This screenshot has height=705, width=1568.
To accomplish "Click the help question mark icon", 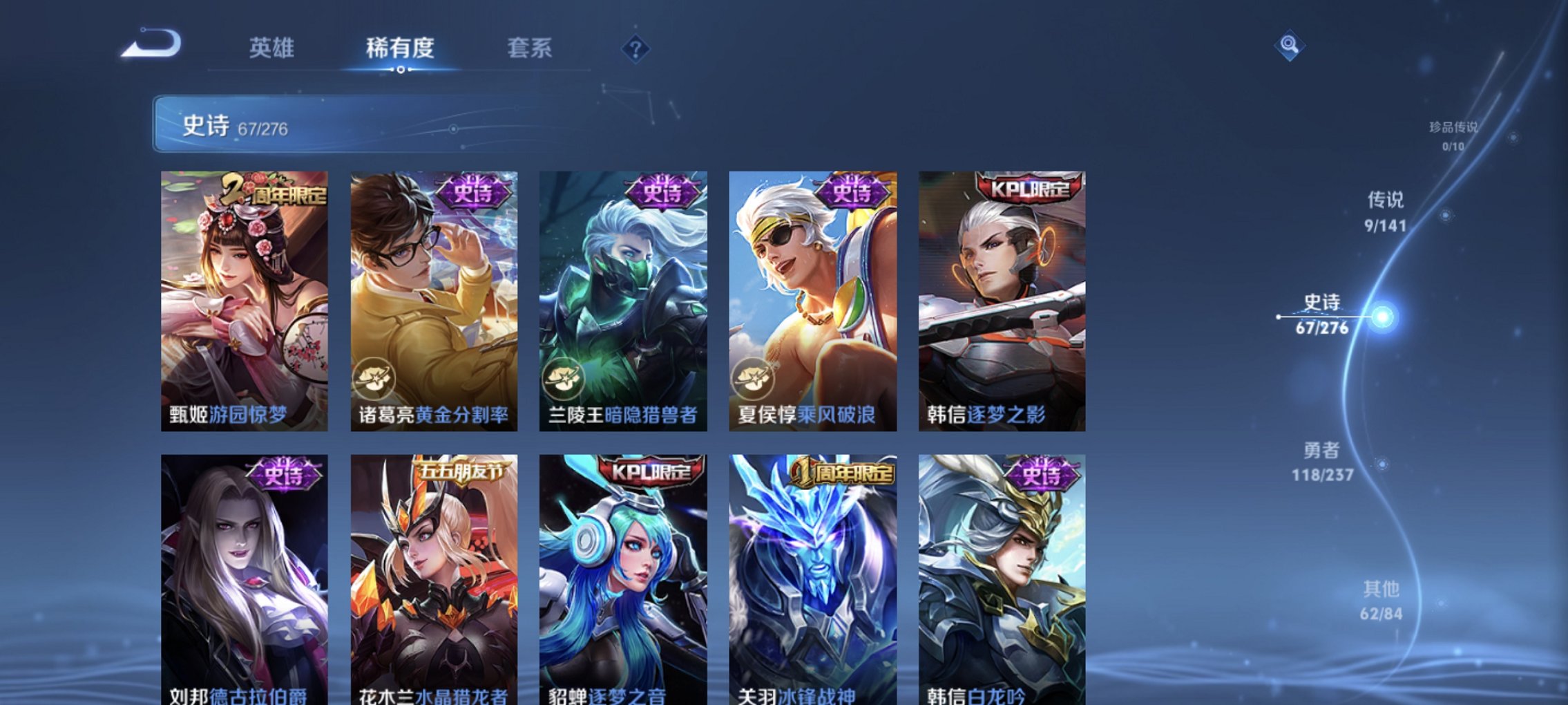I will [x=637, y=49].
